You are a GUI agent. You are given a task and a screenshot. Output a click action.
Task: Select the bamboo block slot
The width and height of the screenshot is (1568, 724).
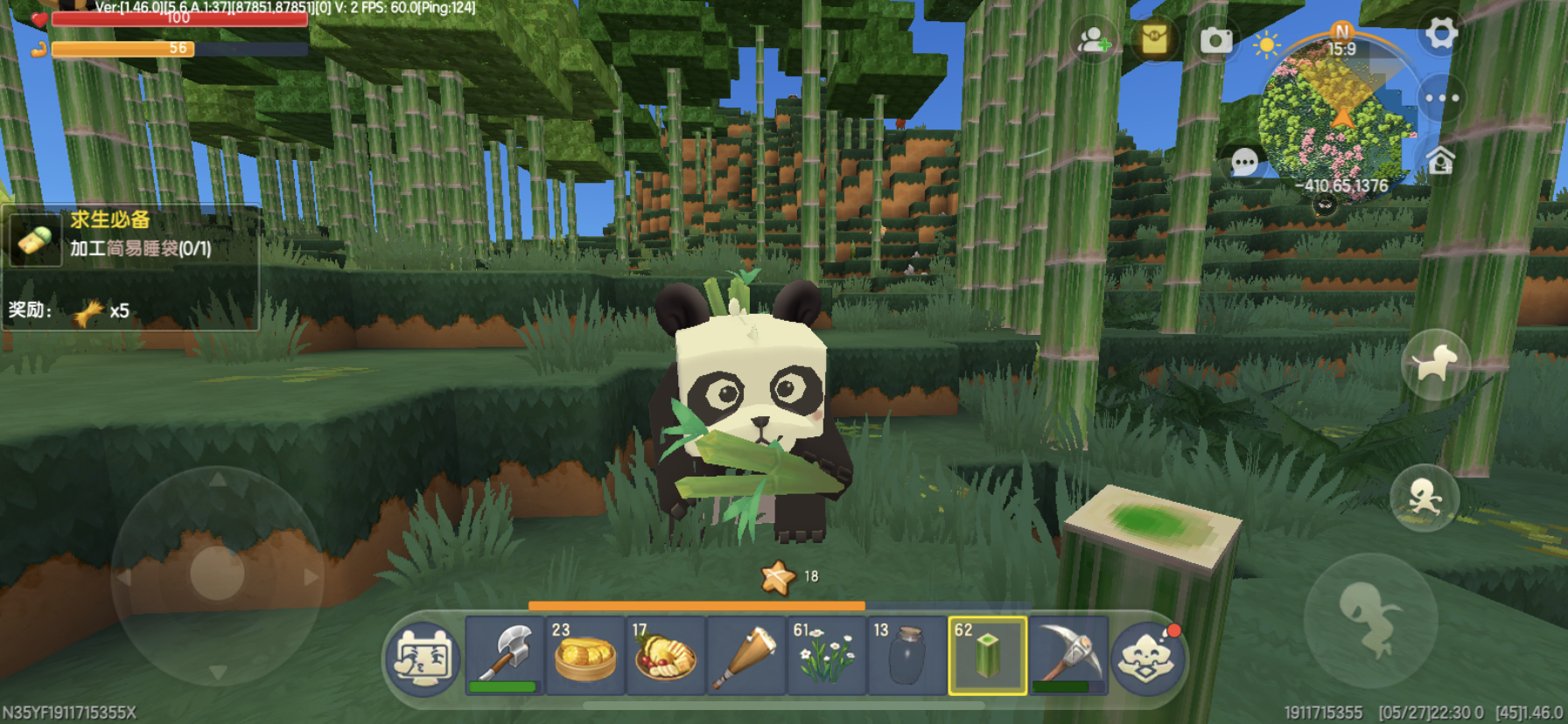click(x=987, y=656)
